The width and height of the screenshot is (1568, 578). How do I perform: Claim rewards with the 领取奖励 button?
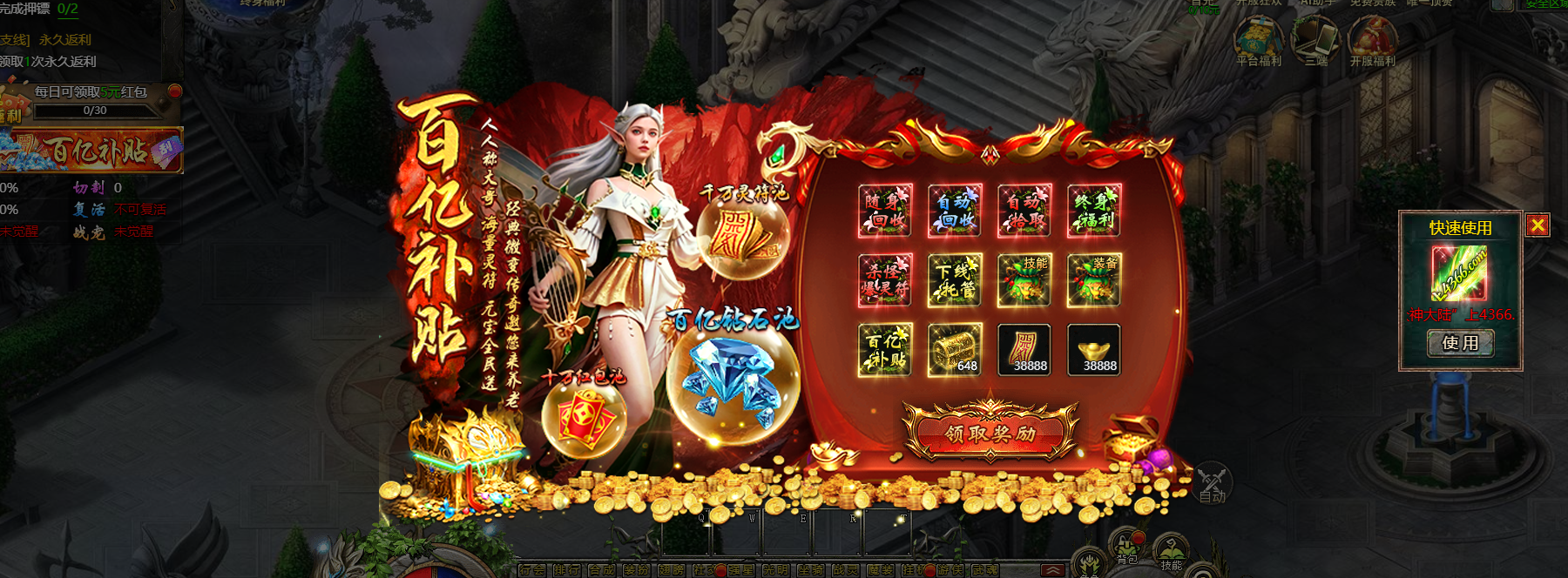point(990,433)
